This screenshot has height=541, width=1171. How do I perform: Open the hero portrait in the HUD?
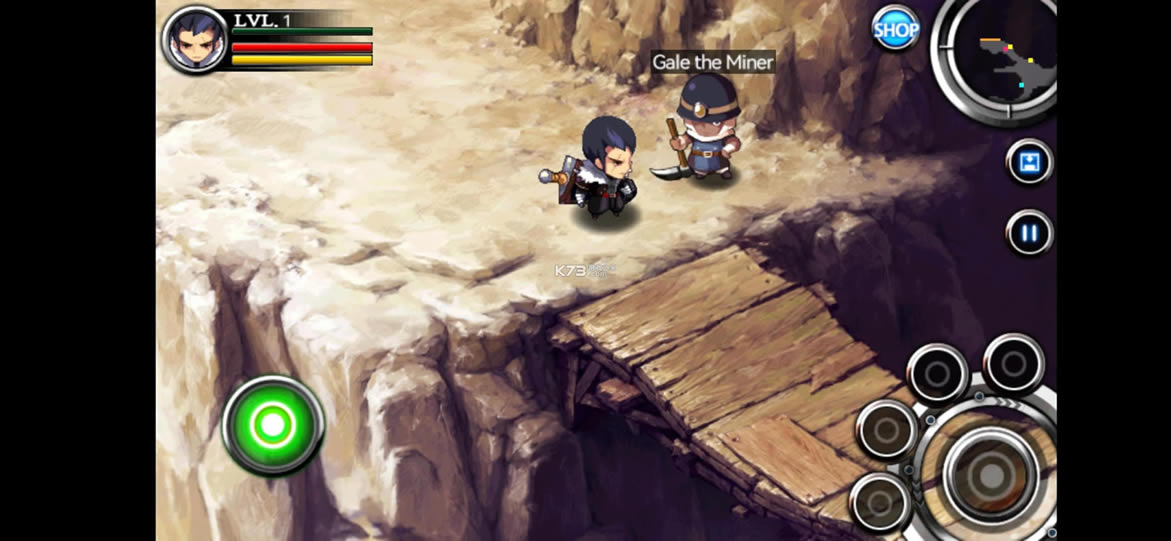(x=195, y=40)
